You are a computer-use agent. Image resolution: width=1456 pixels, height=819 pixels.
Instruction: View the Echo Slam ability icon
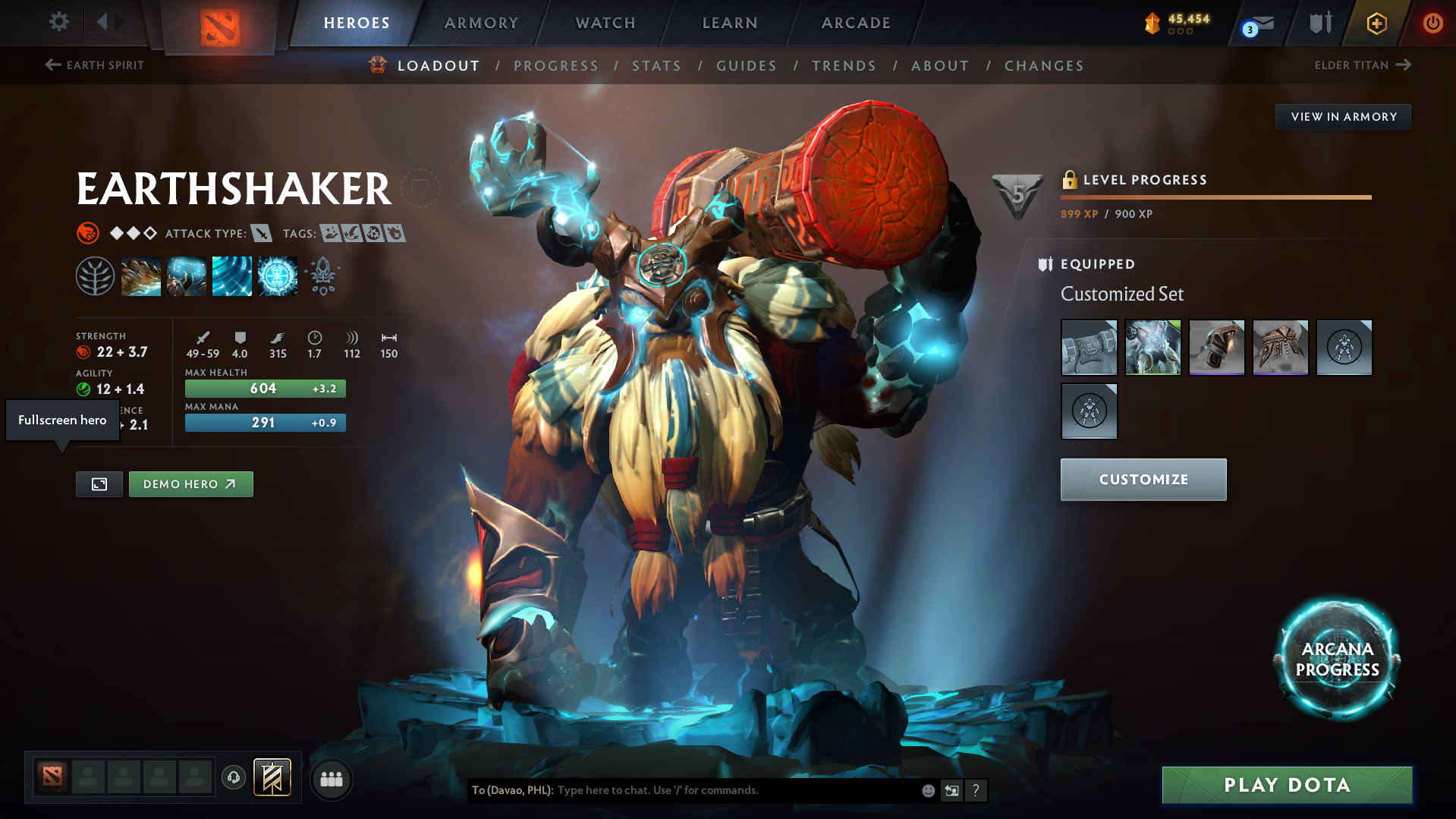point(278,276)
